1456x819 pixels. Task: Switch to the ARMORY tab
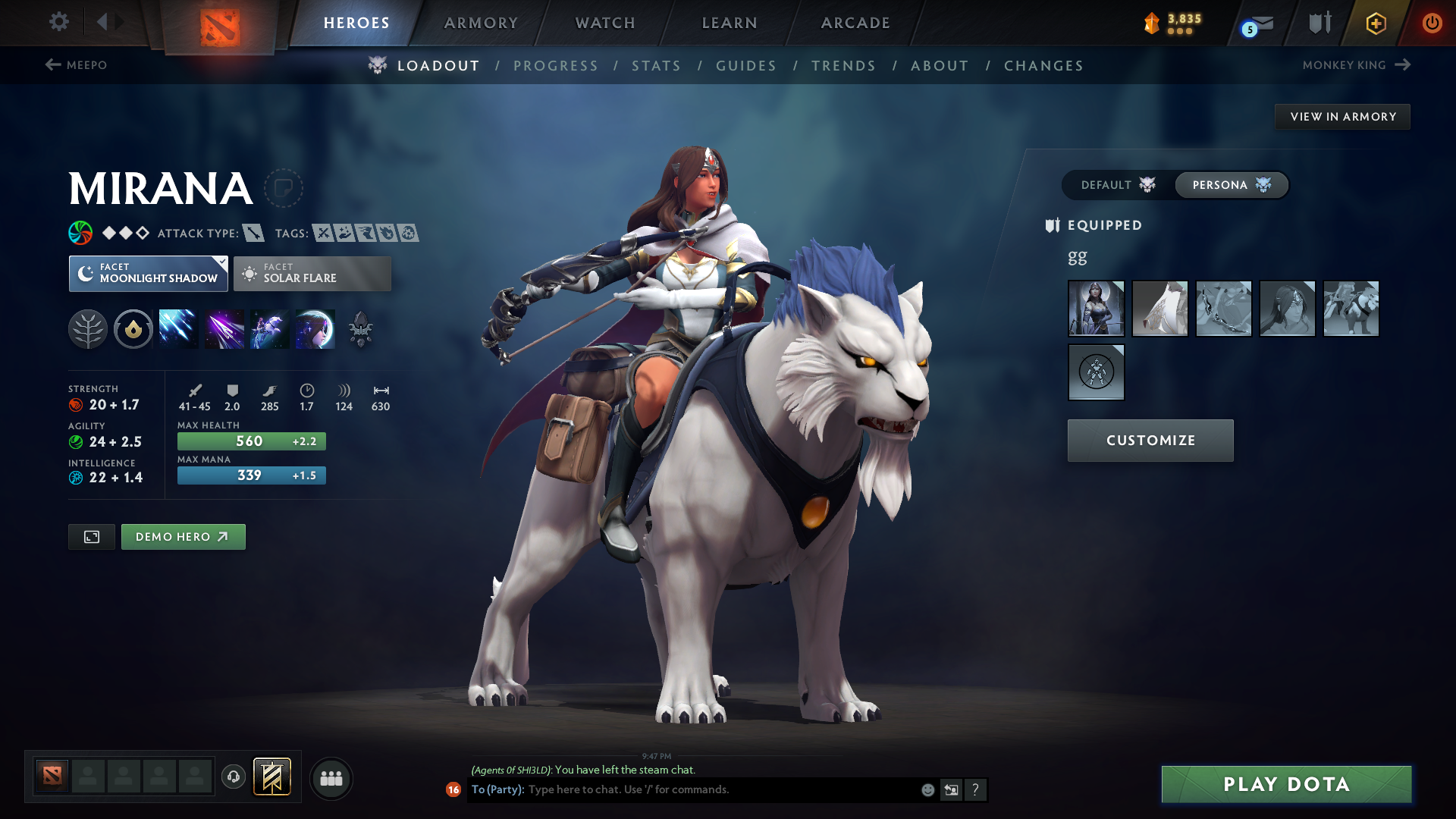(481, 23)
